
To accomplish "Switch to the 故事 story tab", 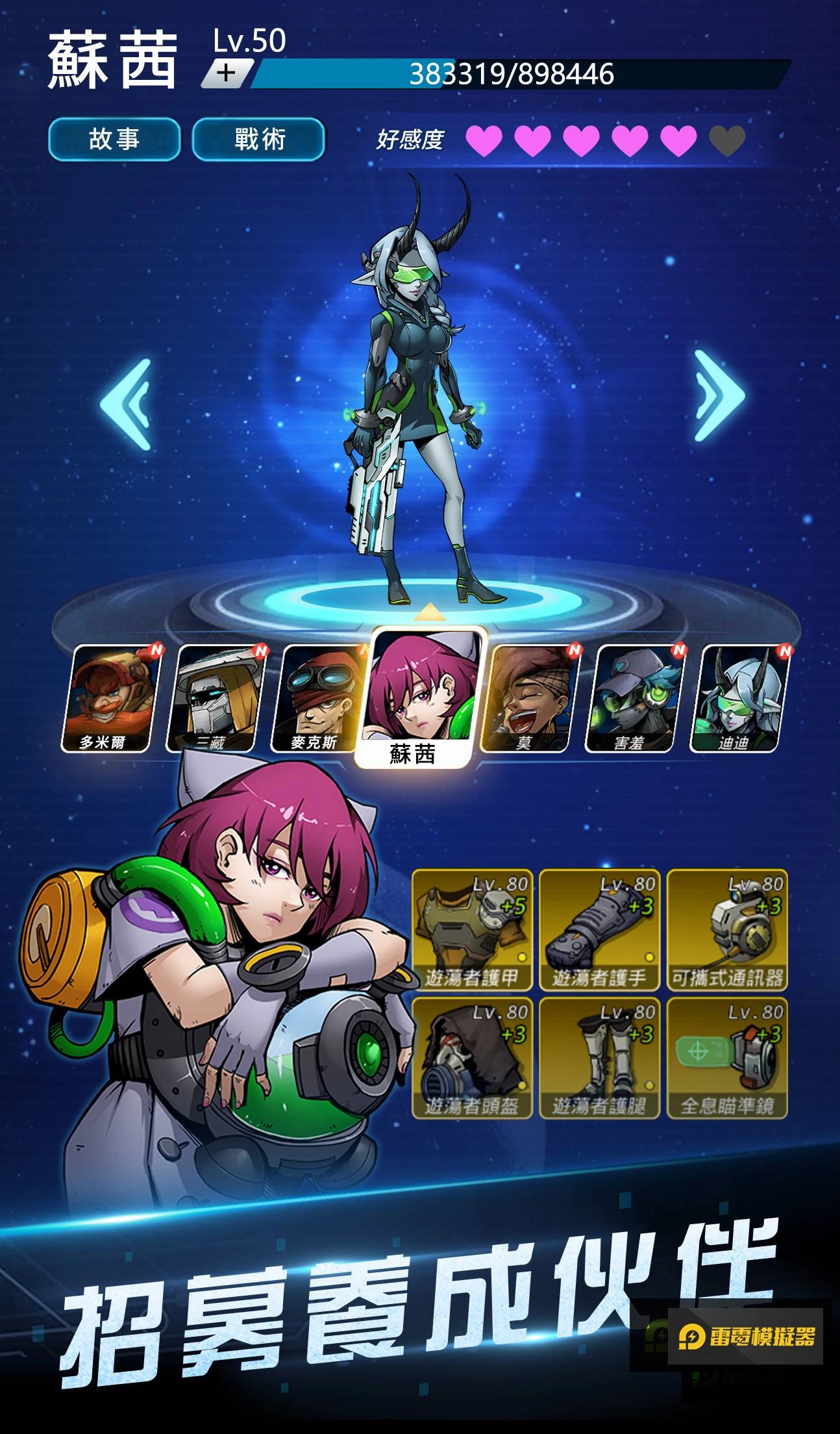I will point(116,138).
